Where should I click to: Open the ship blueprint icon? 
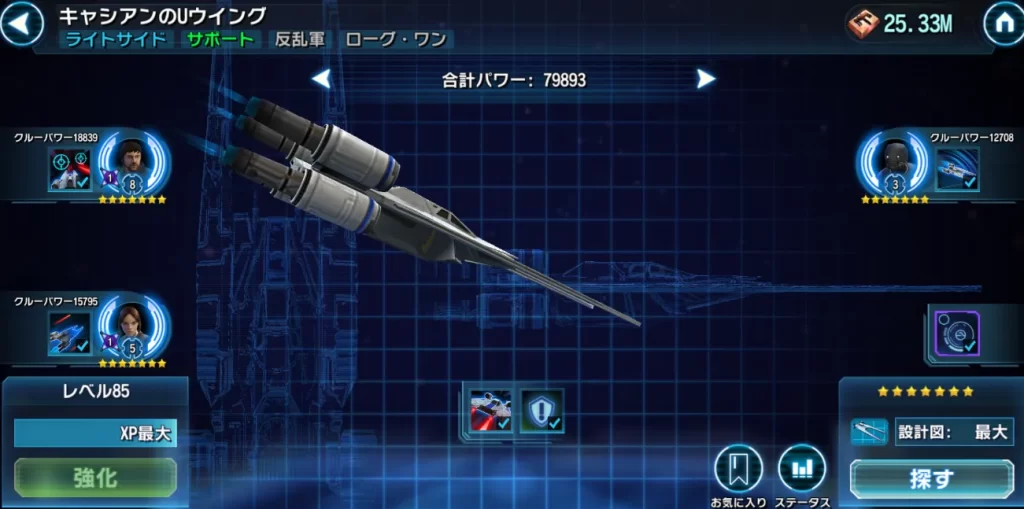[869, 432]
